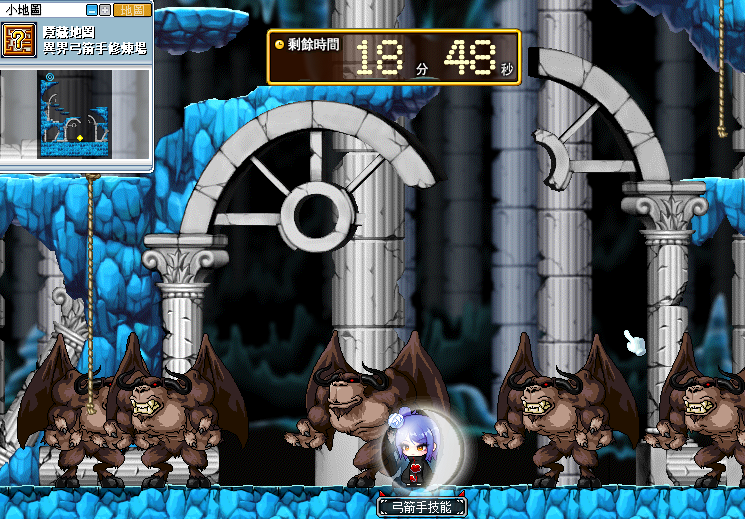The width and height of the screenshot is (745, 519).
Task: Expand the minimap with the plus button
Action: point(105,10)
